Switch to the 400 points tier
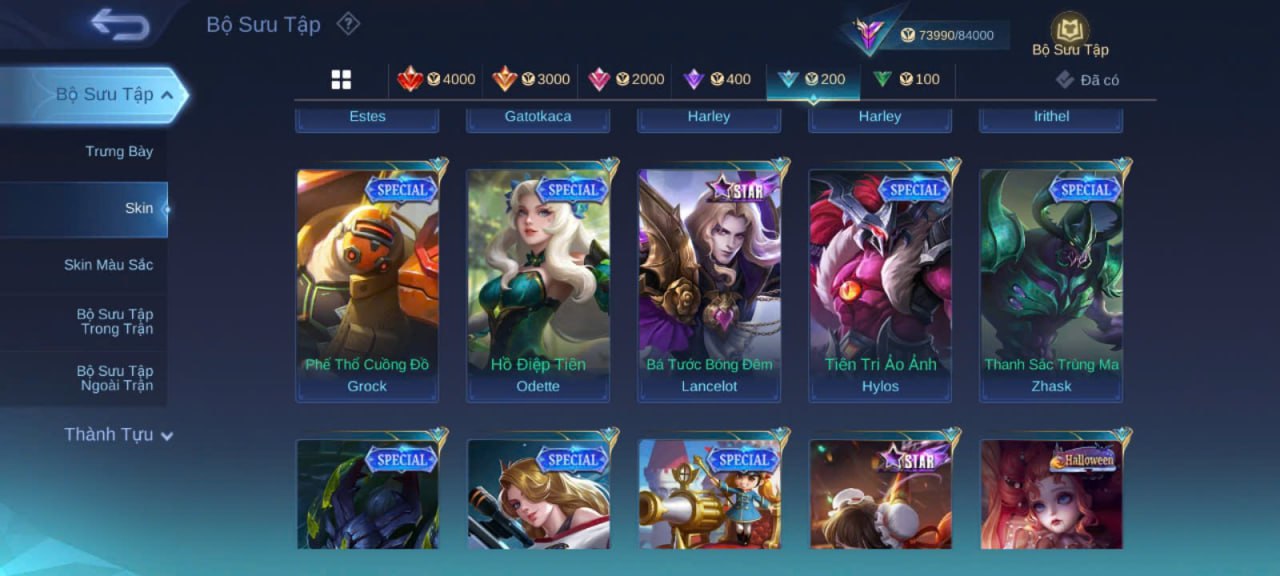Image resolution: width=1280 pixels, height=576 pixels. (x=717, y=80)
